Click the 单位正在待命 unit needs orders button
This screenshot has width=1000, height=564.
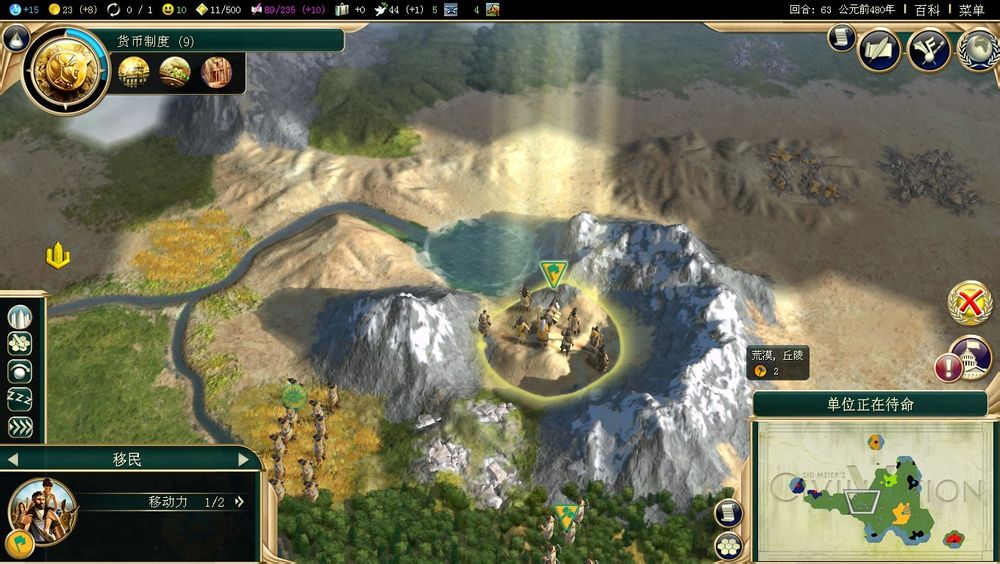pyautogui.click(x=869, y=404)
